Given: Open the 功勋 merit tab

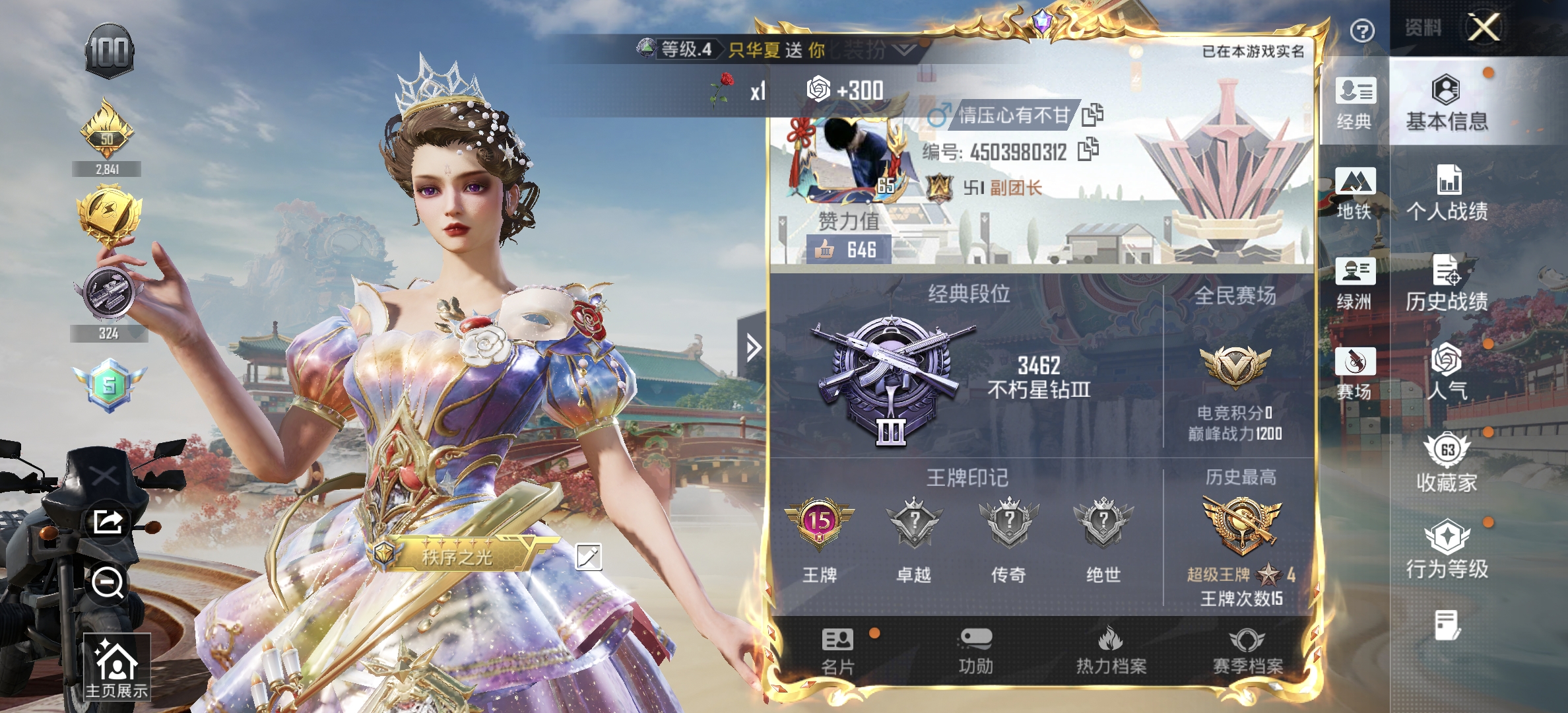Looking at the screenshot, I should point(975,651).
